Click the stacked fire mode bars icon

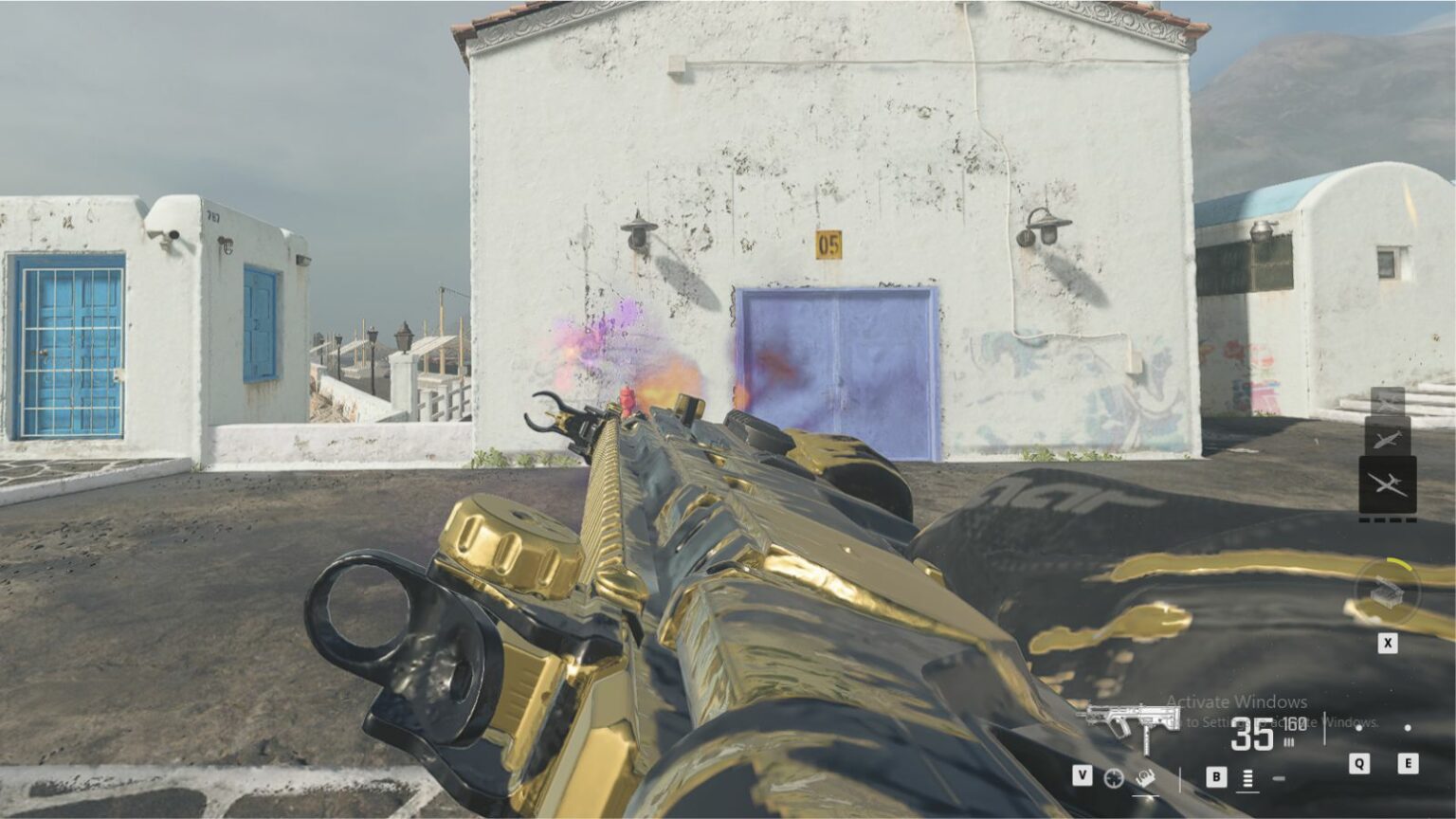(x=1248, y=779)
